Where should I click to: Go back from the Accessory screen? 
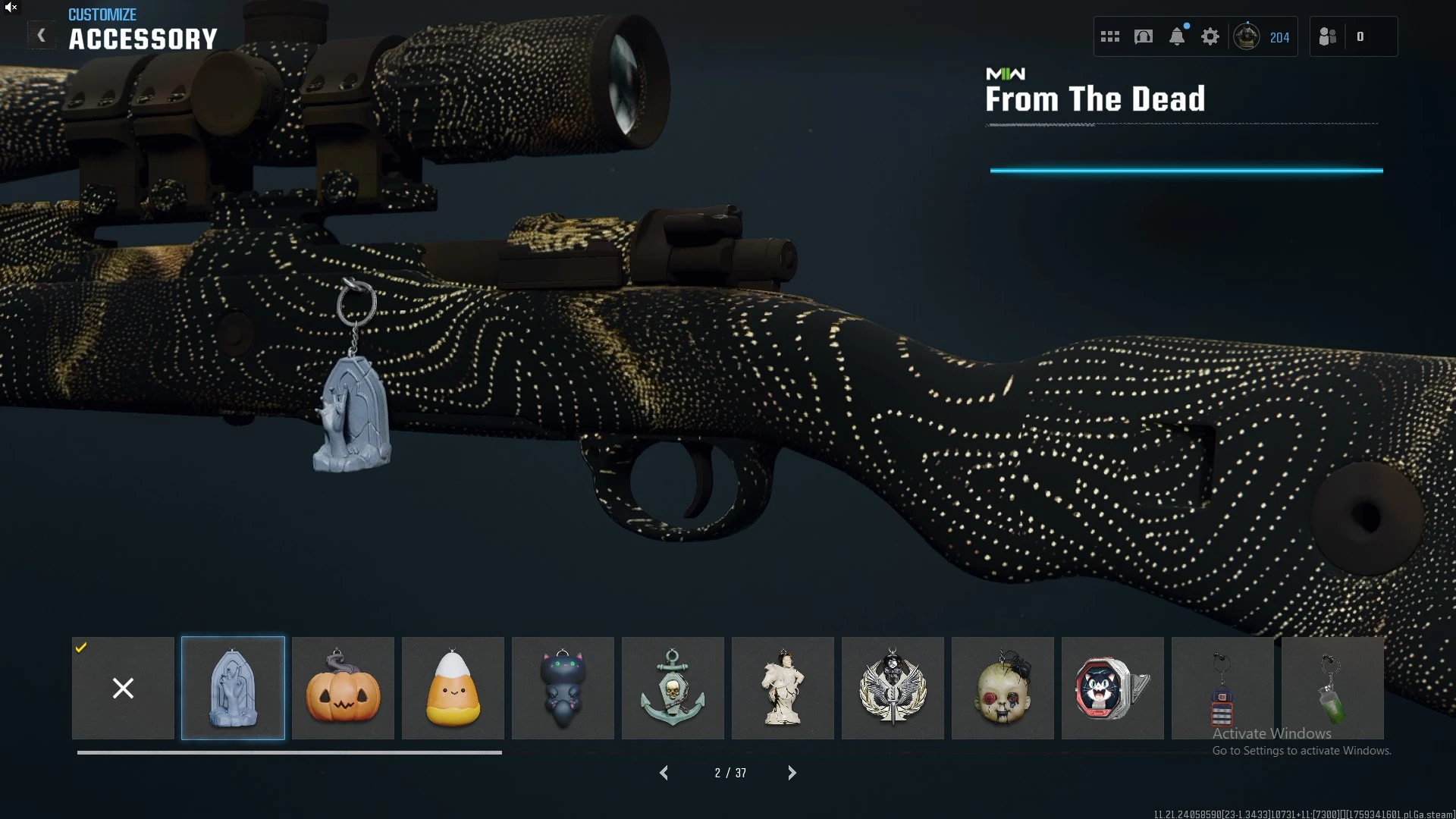pos(41,36)
